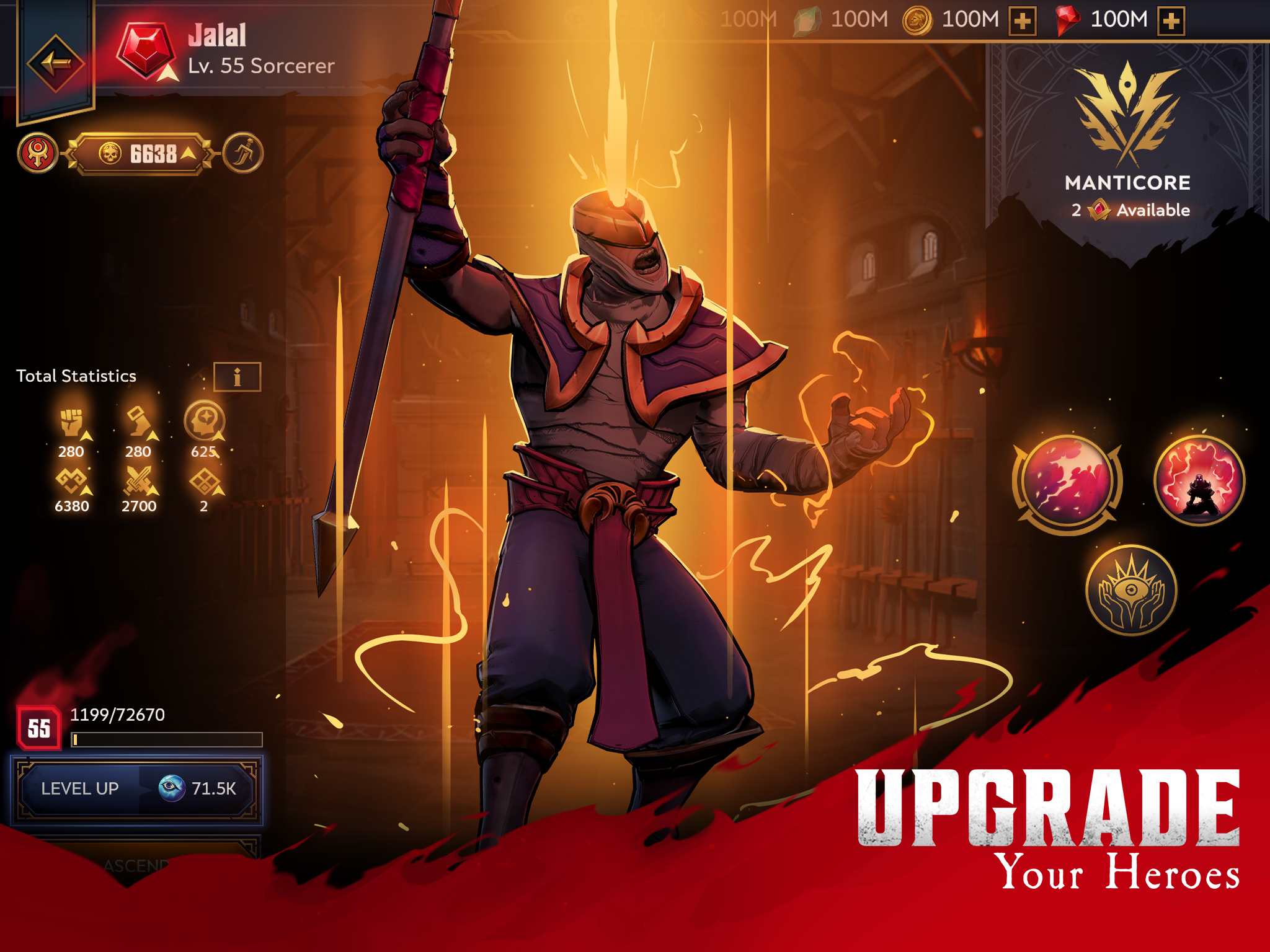Open the faction crest icon beside power rating
Viewport: 1270px width, 952px height.
(x=38, y=151)
